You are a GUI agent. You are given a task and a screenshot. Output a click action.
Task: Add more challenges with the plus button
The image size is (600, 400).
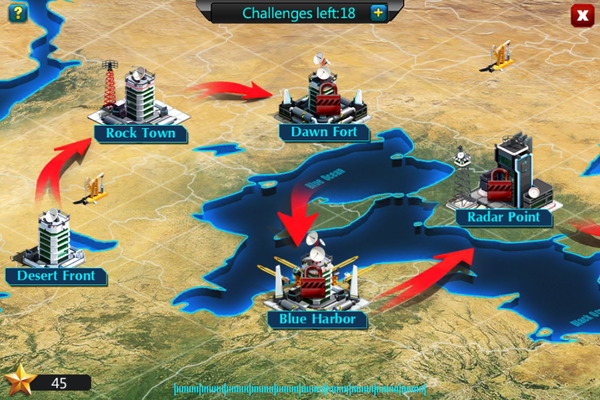tap(378, 13)
